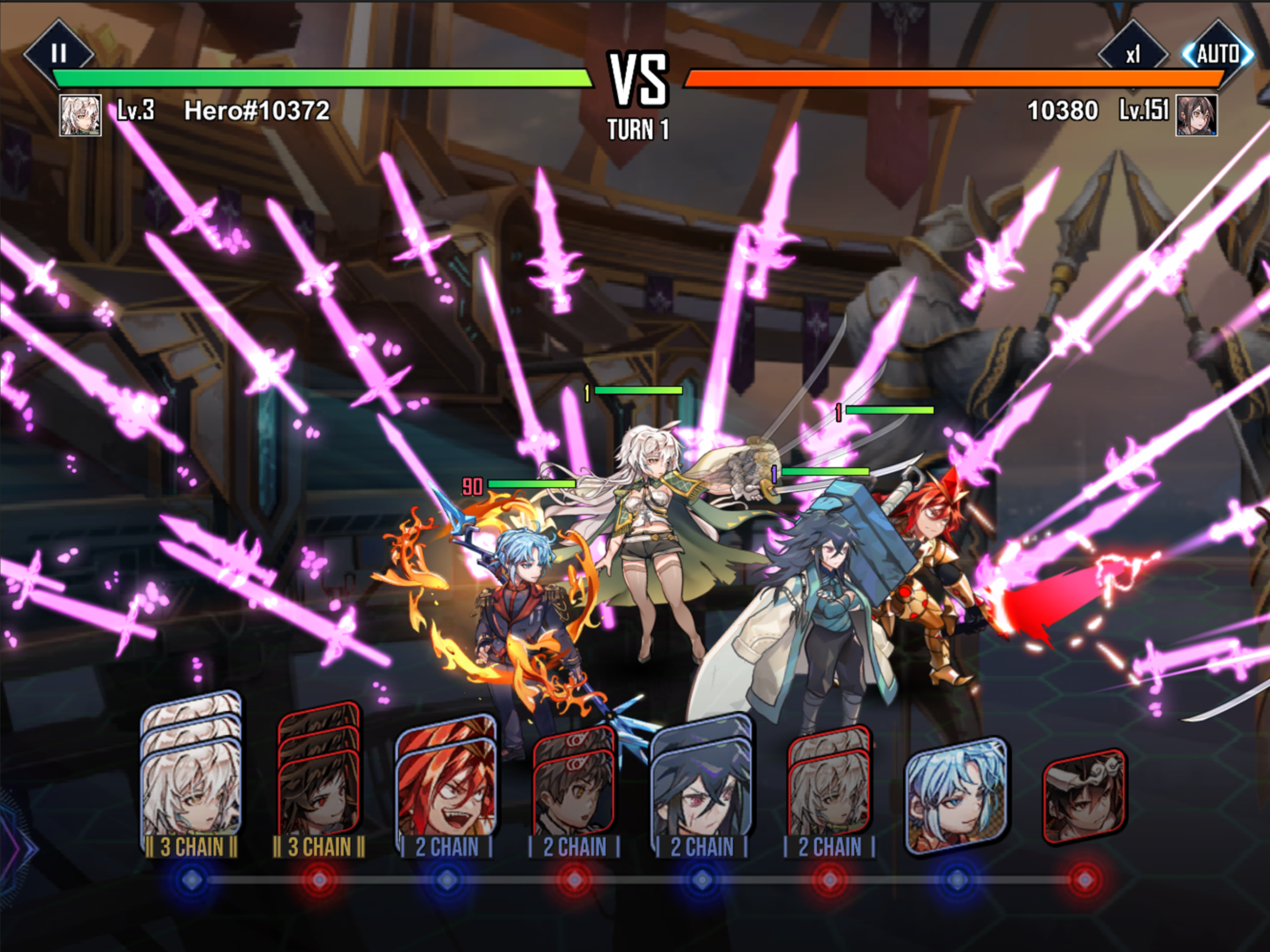Viewport: 1270px width, 952px height.
Task: Pick the light-blue-haired single card
Action: point(956,795)
